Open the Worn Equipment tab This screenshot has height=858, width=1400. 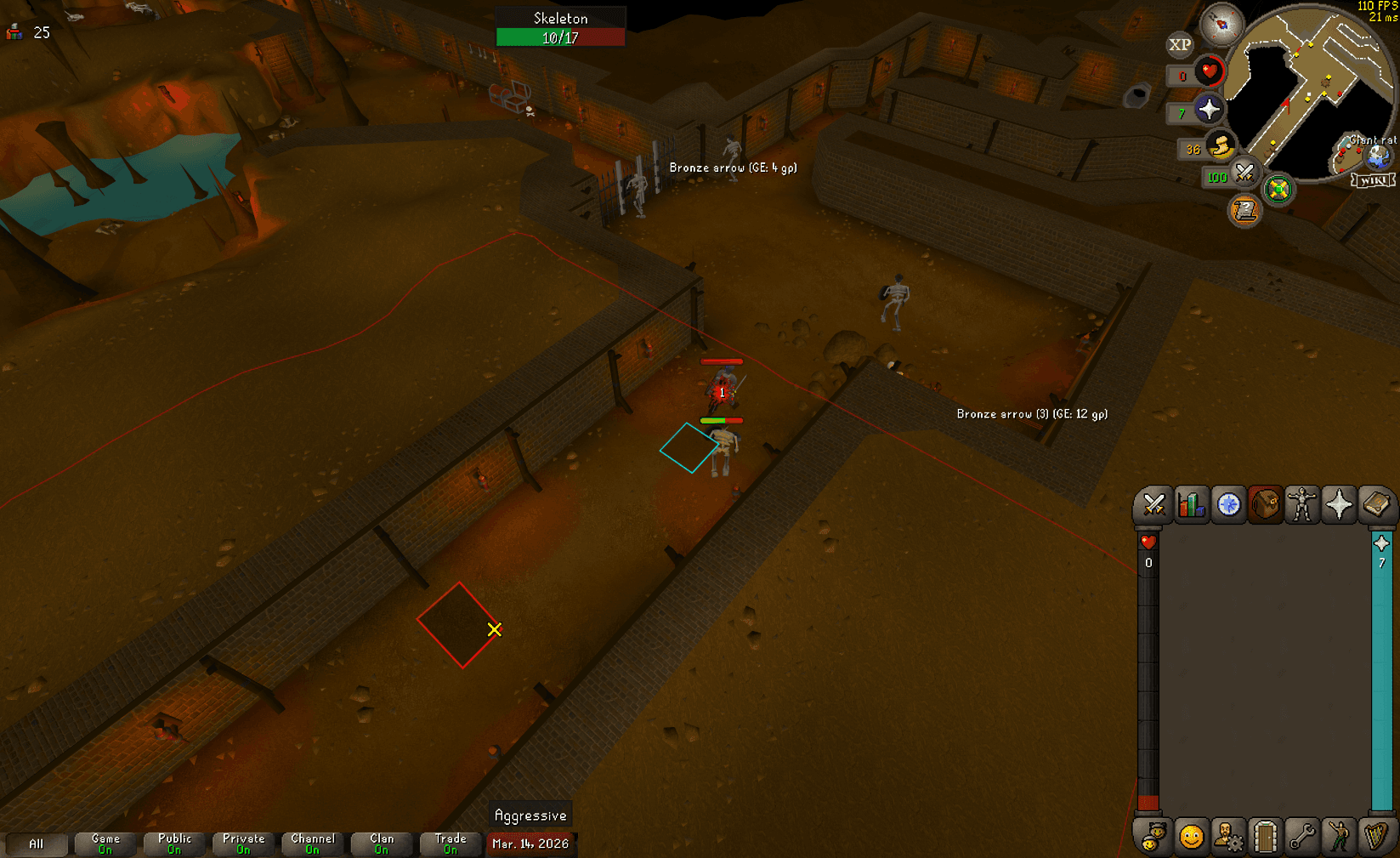[x=1303, y=504]
